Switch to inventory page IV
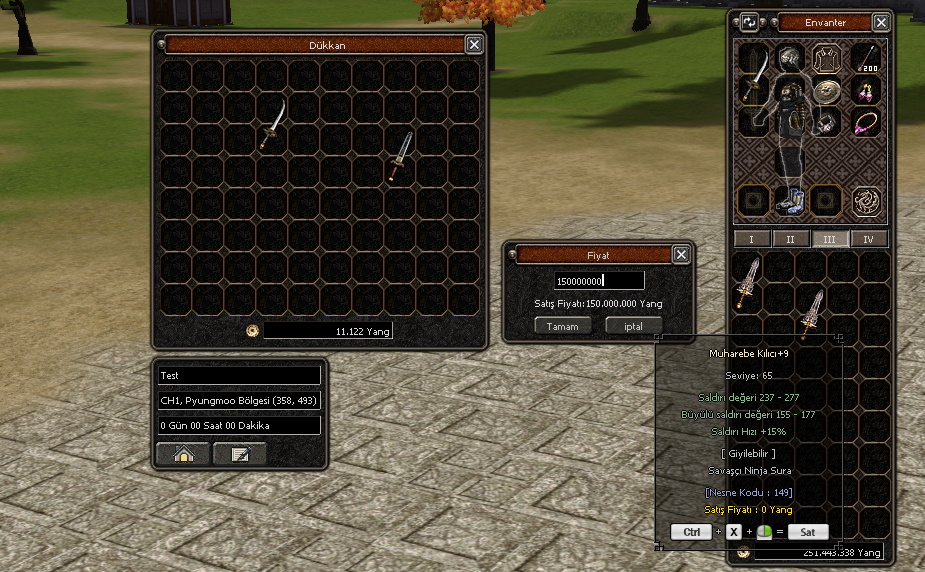925x572 pixels. point(868,239)
